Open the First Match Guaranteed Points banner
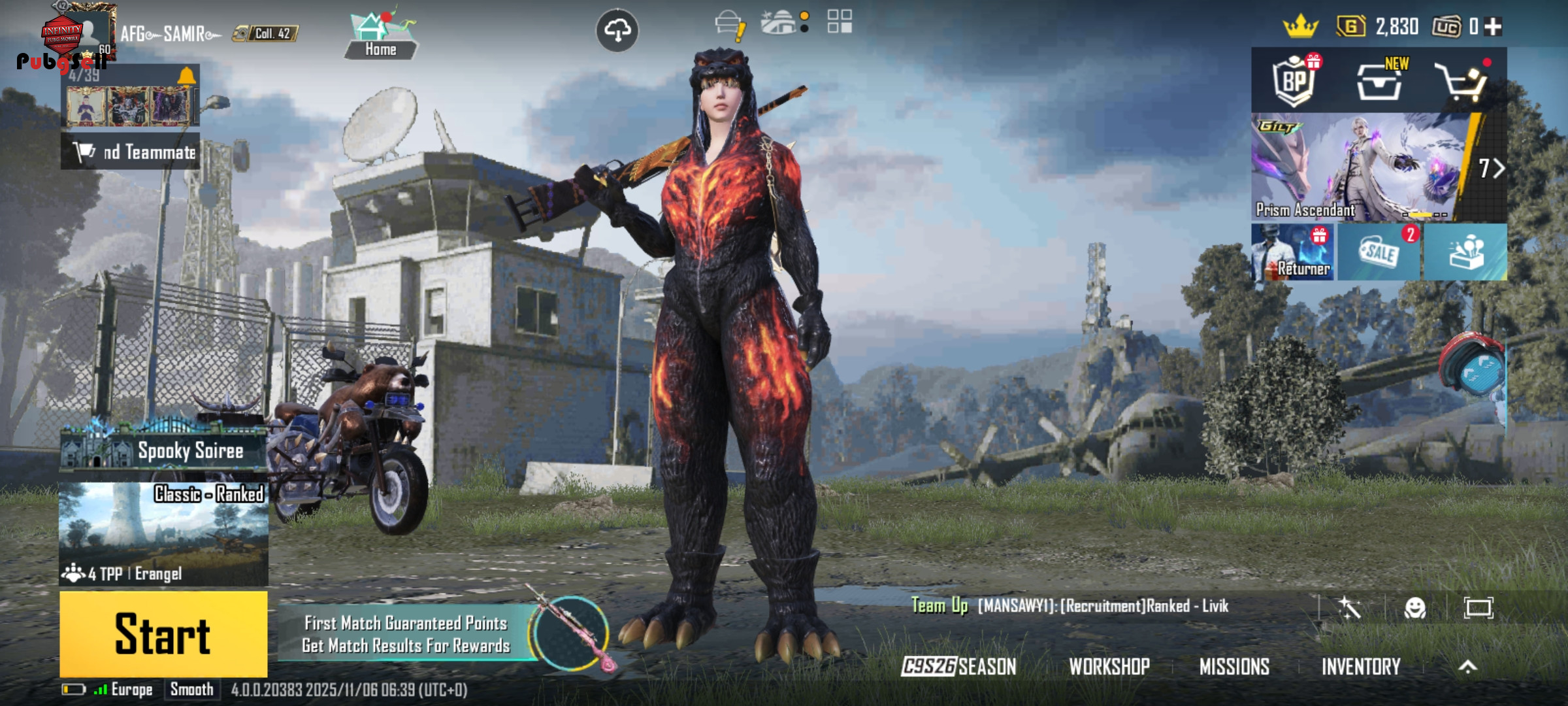 [x=406, y=634]
